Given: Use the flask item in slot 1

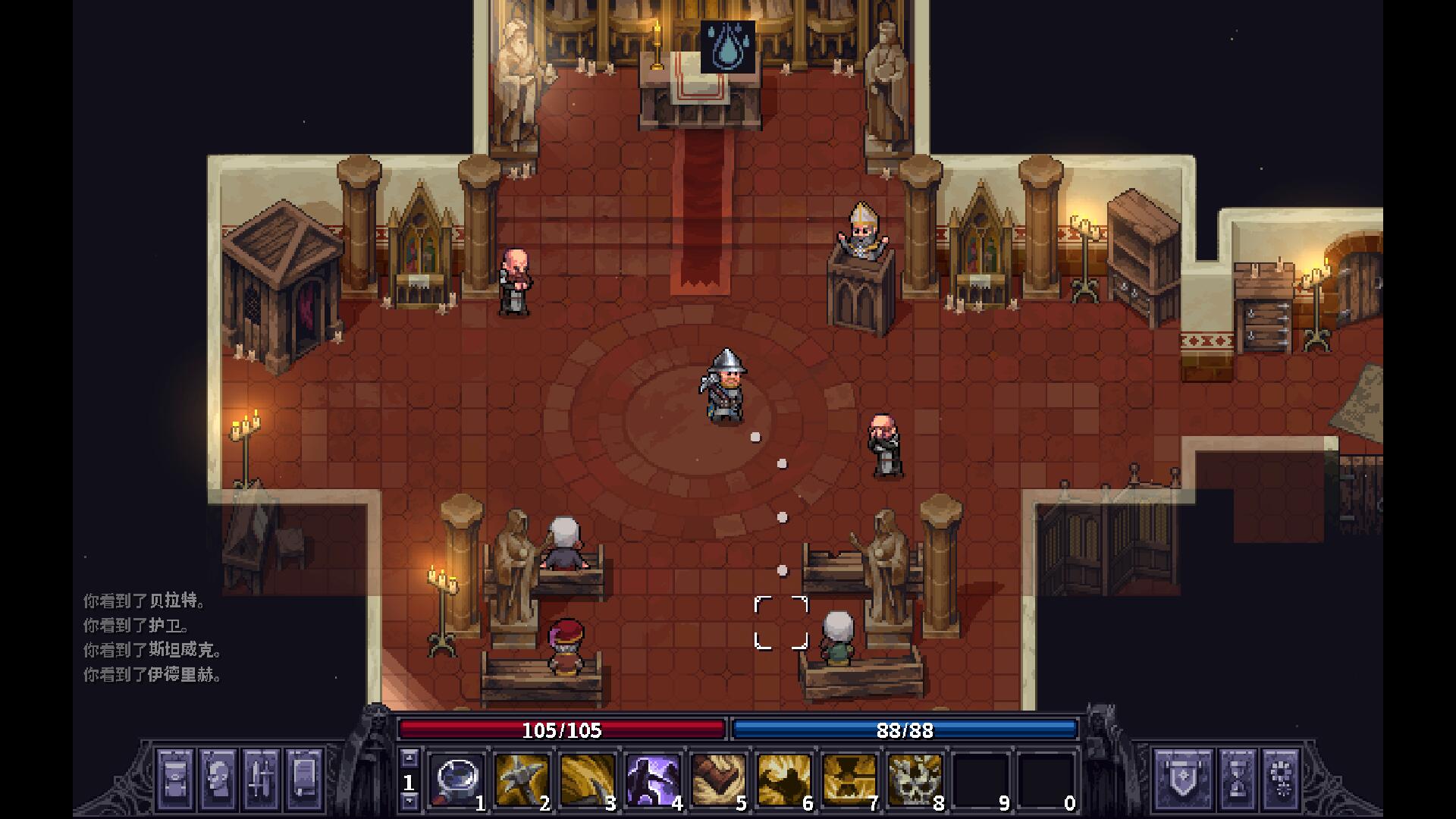Looking at the screenshot, I should [457, 779].
